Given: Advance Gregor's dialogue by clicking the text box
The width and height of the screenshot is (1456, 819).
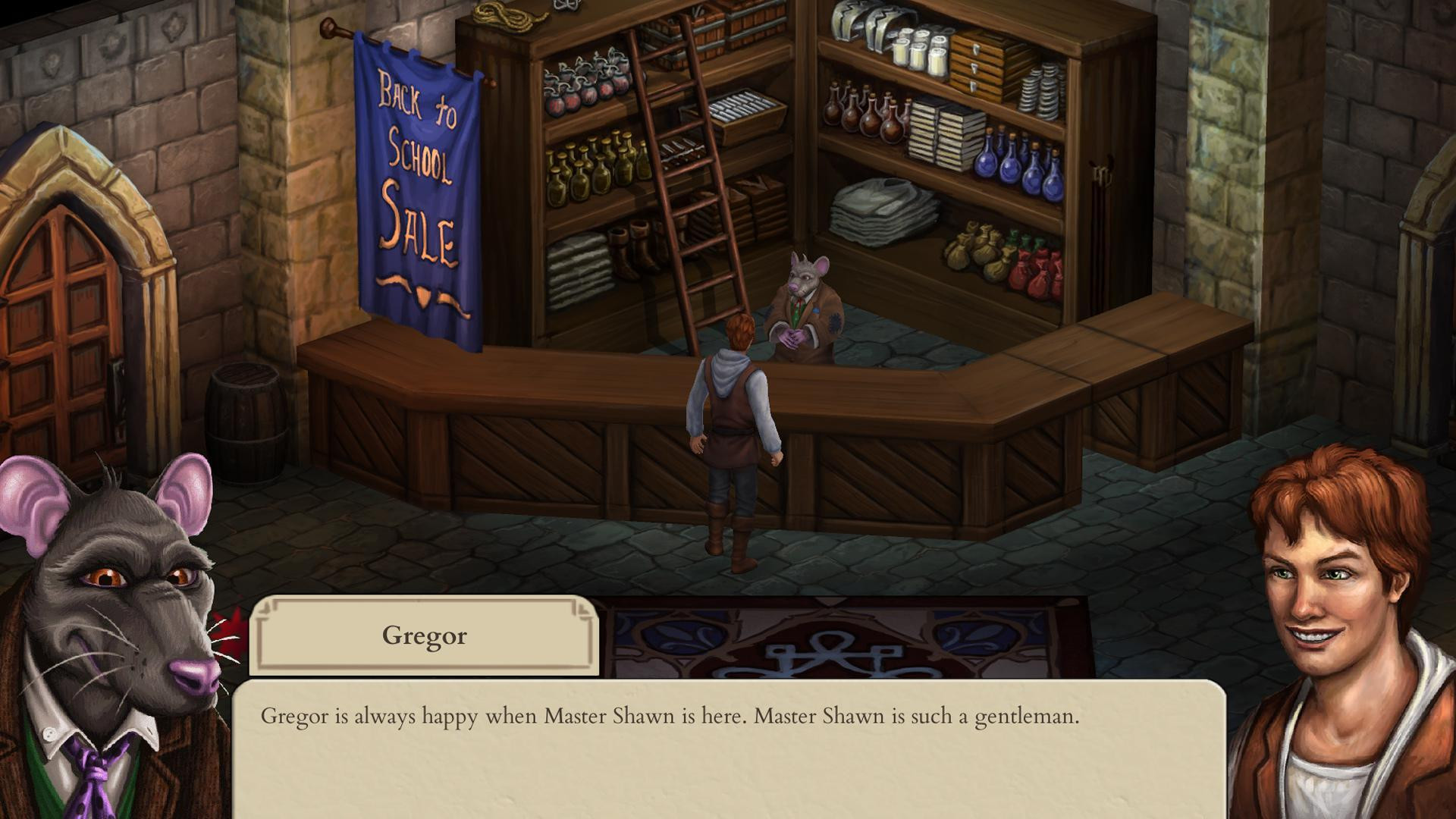Looking at the screenshot, I should click(x=728, y=749).
